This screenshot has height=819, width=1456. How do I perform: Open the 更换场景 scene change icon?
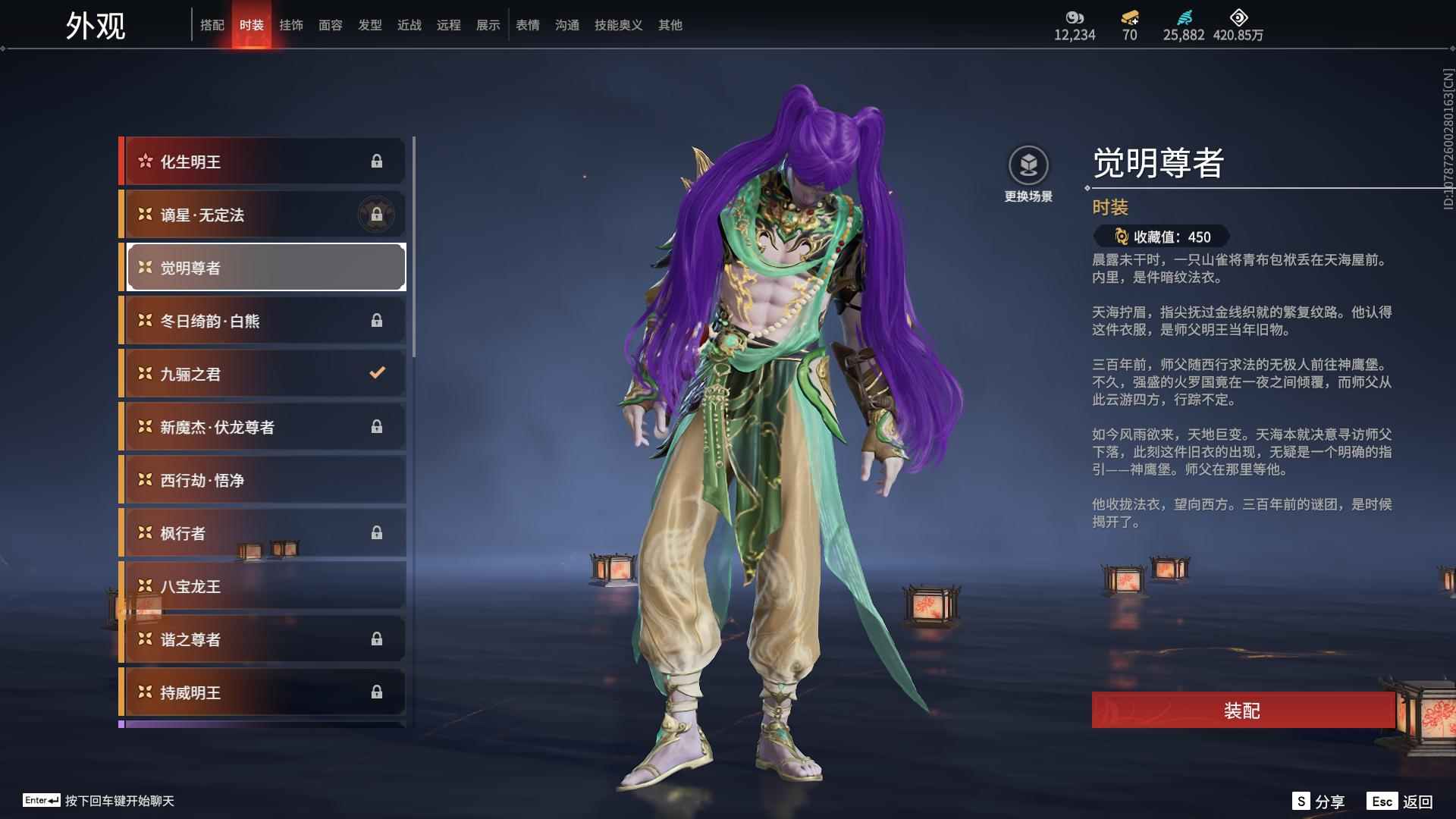click(x=1028, y=166)
